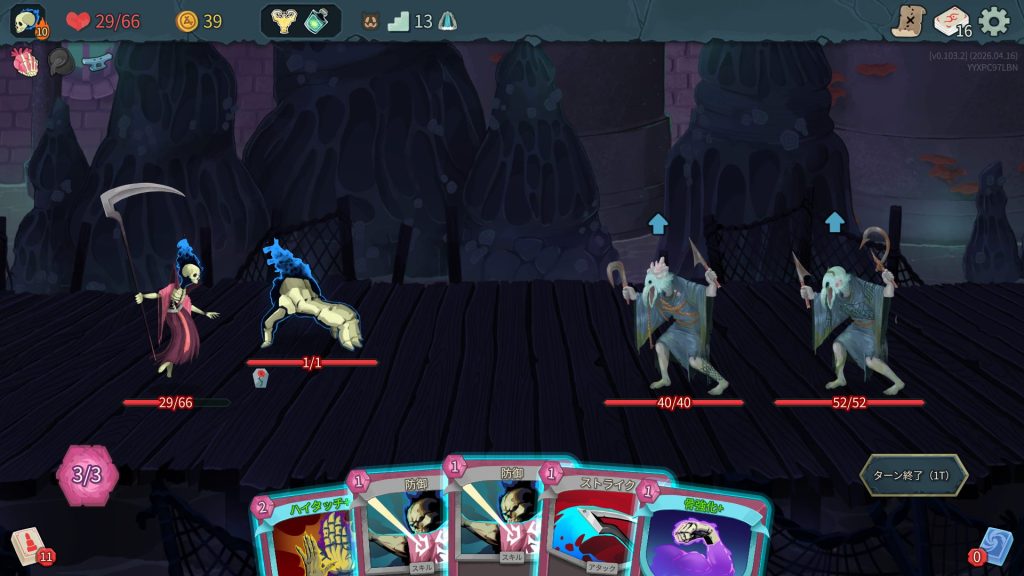1024x576 pixels.
Task: Open the map scroll
Action: point(909,21)
